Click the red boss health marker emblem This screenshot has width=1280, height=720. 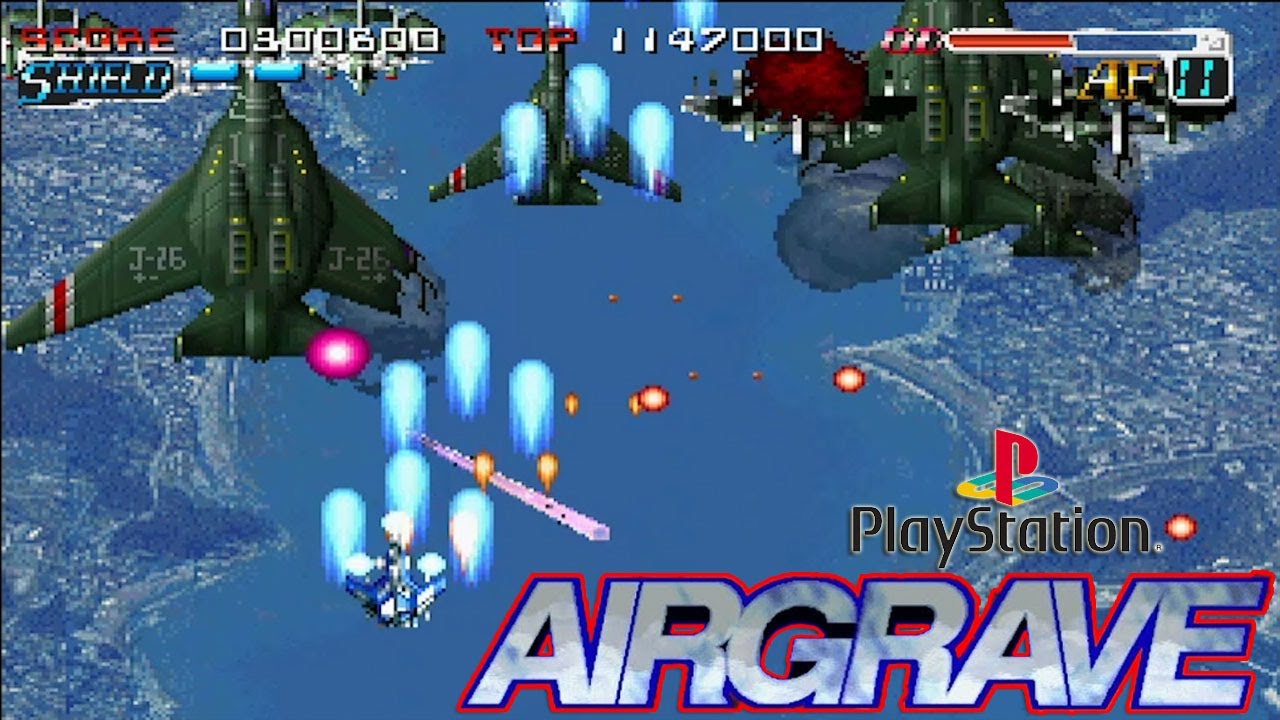pyautogui.click(x=910, y=40)
